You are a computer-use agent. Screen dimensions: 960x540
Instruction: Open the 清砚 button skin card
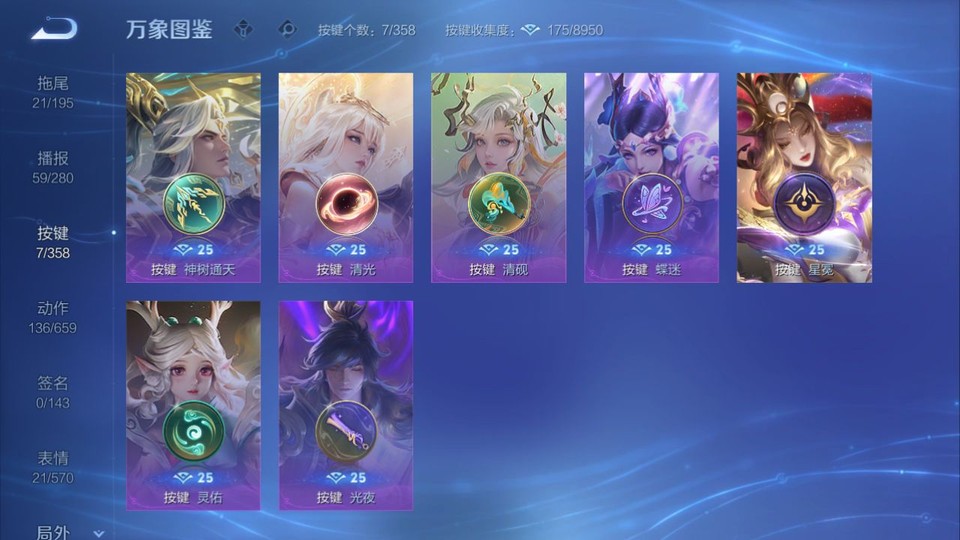(x=498, y=177)
